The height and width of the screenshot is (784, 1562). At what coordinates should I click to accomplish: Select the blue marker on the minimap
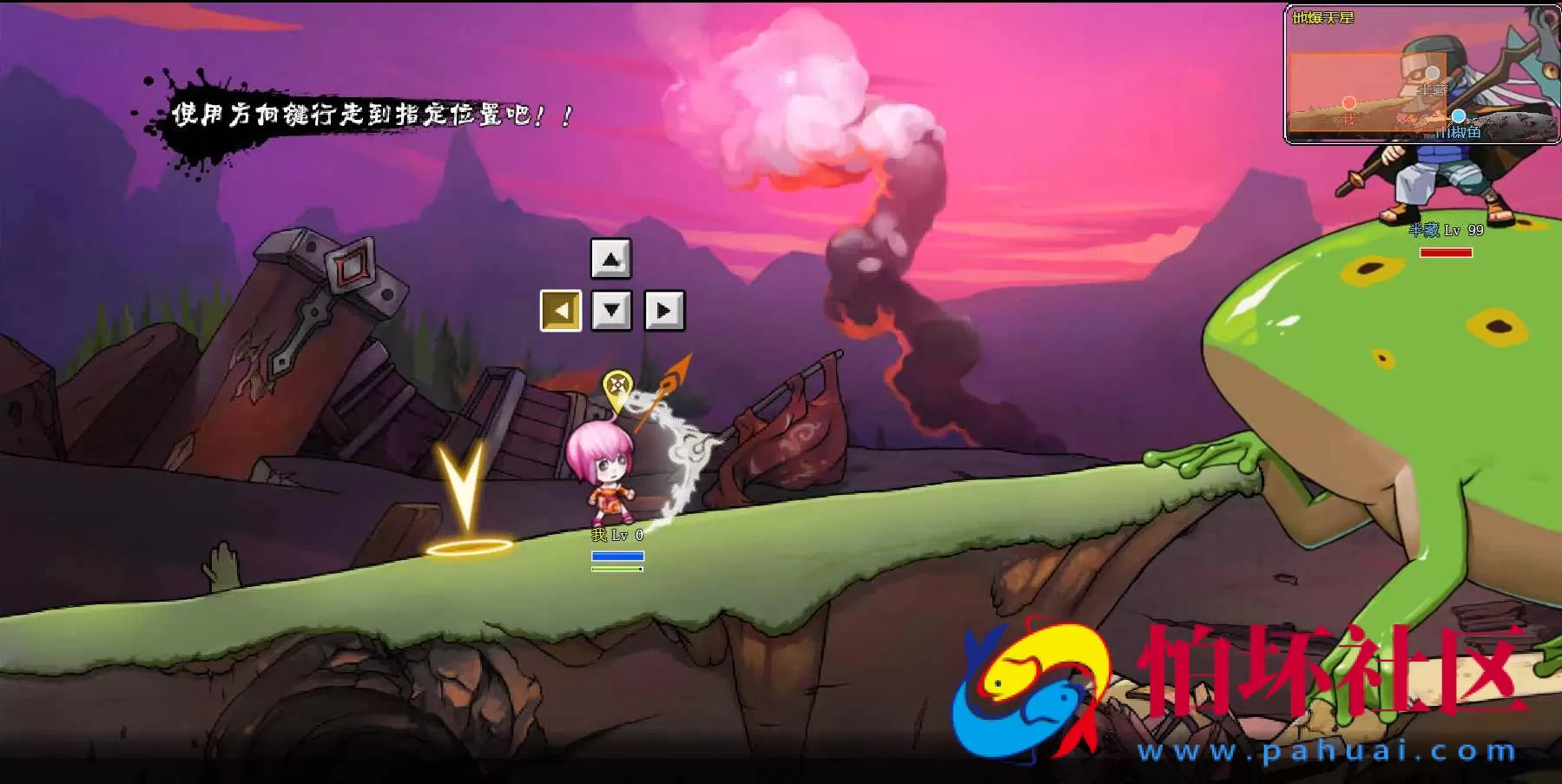(x=1459, y=116)
